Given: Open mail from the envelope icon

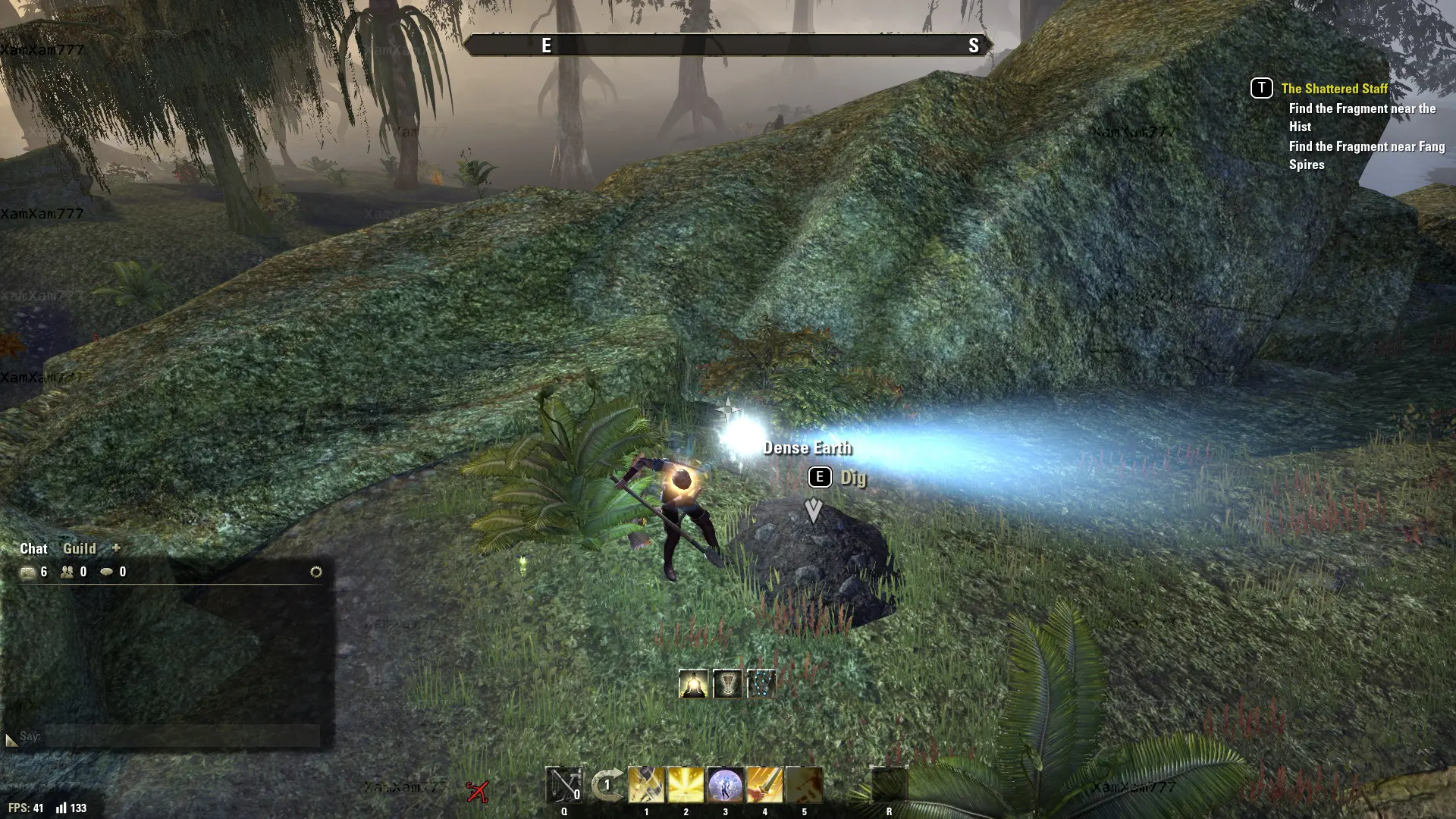Looking at the screenshot, I should pyautogui.click(x=29, y=572).
